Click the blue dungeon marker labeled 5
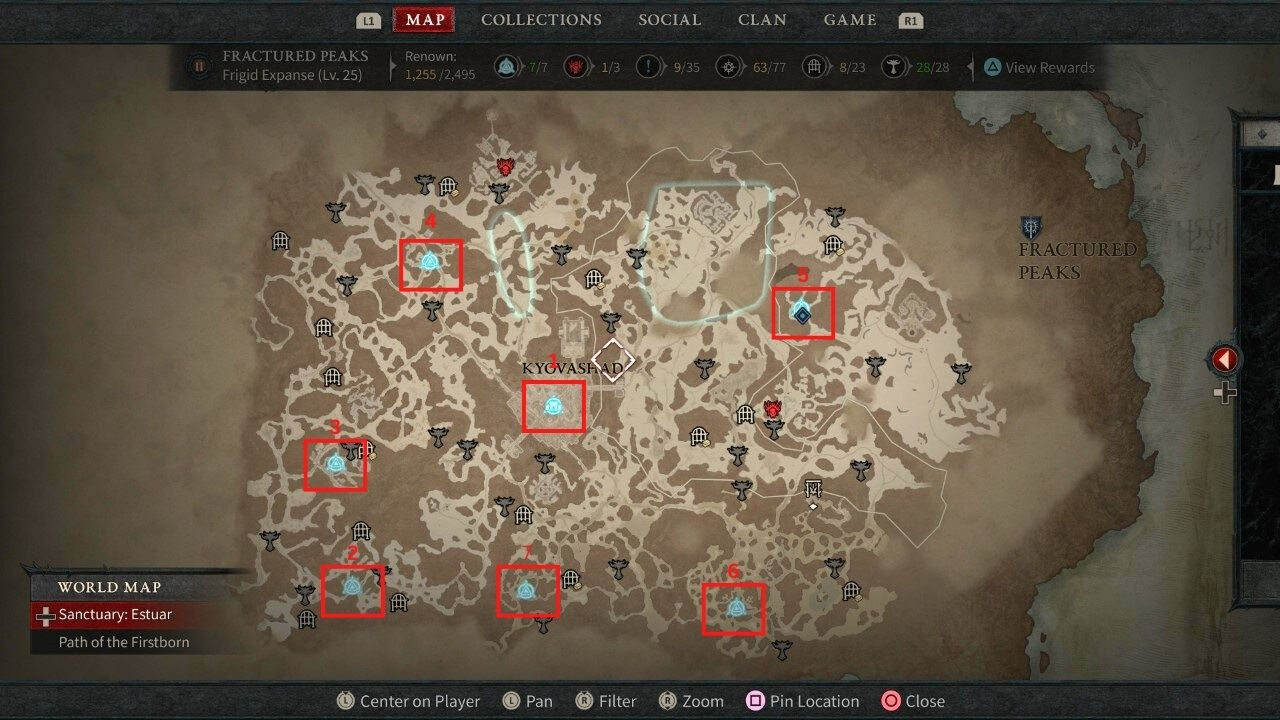 pyautogui.click(x=801, y=313)
